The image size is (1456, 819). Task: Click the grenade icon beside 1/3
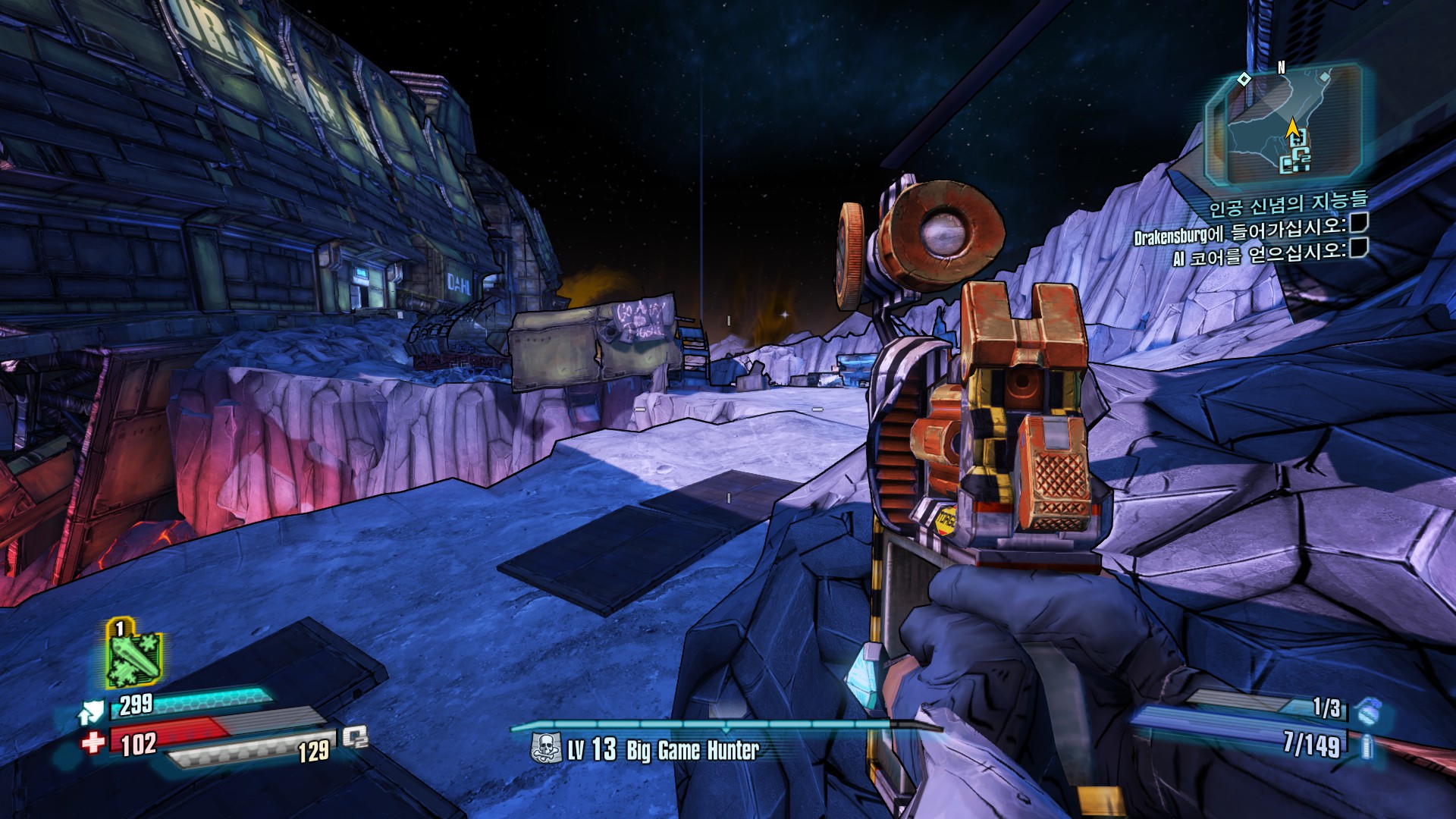(x=1369, y=711)
